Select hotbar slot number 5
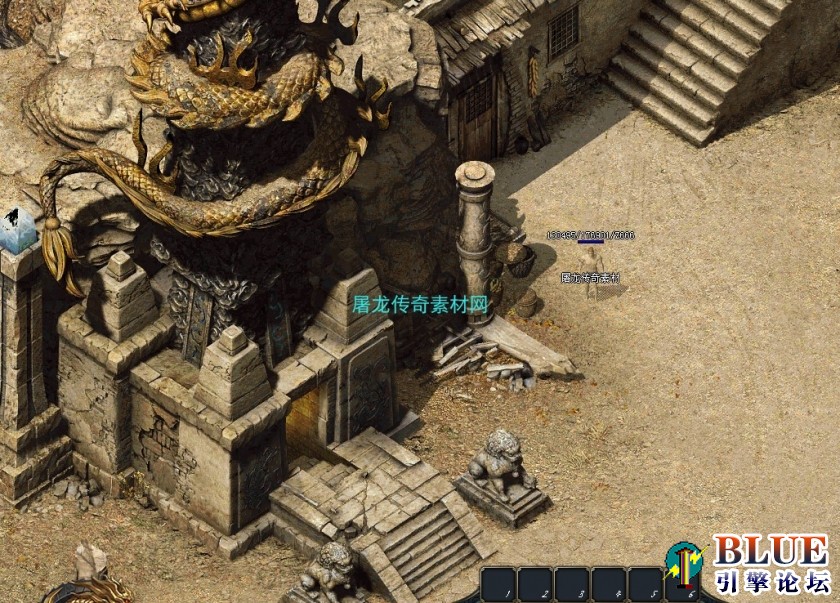Viewport: 840px width, 603px height. pos(647,585)
